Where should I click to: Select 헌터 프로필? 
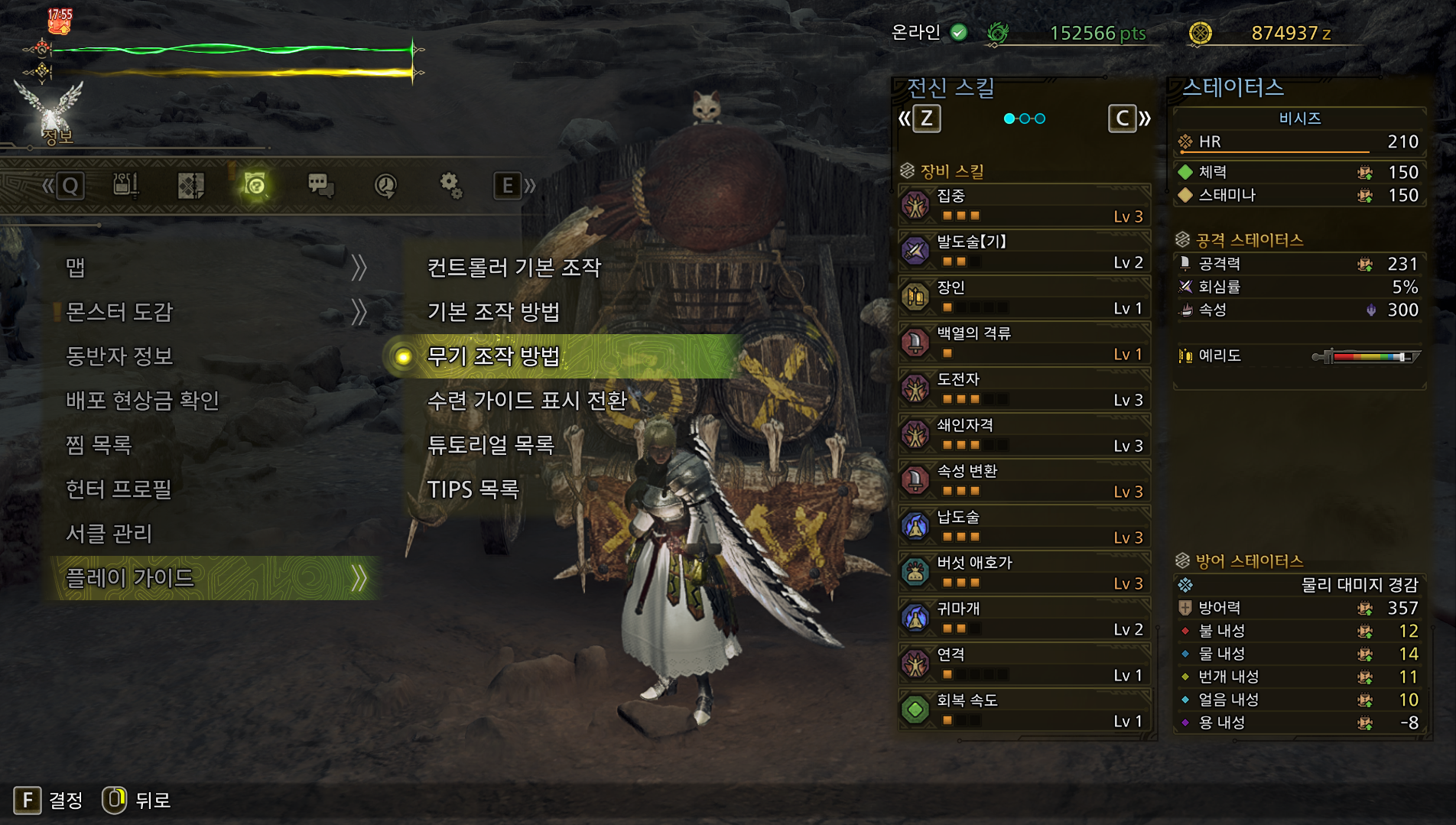pos(119,489)
